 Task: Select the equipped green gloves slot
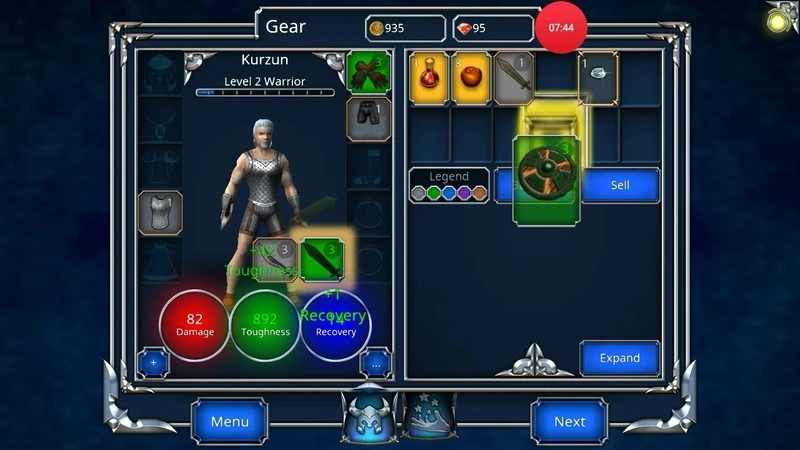click(369, 73)
